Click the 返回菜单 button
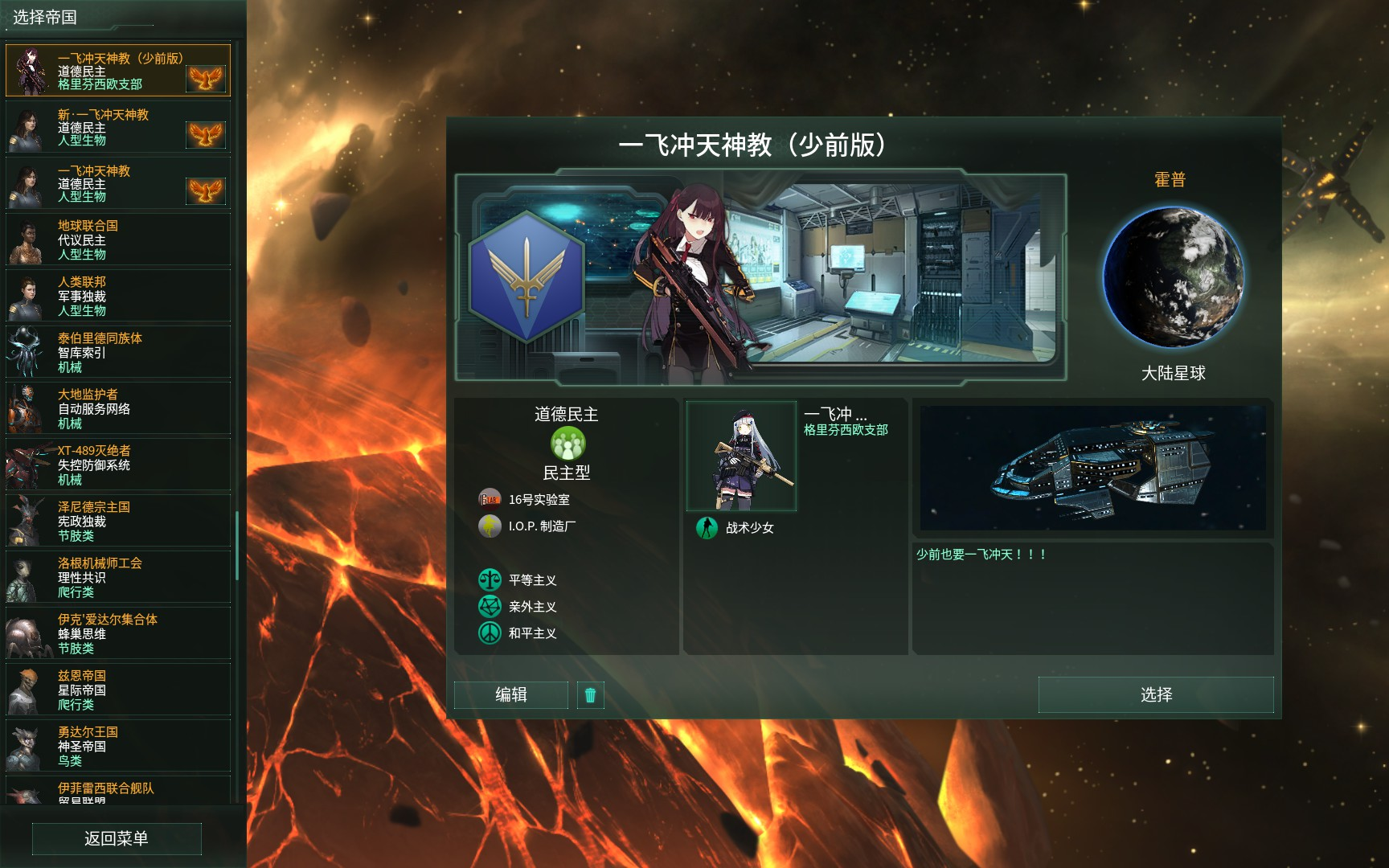The image size is (1389, 868). (117, 838)
